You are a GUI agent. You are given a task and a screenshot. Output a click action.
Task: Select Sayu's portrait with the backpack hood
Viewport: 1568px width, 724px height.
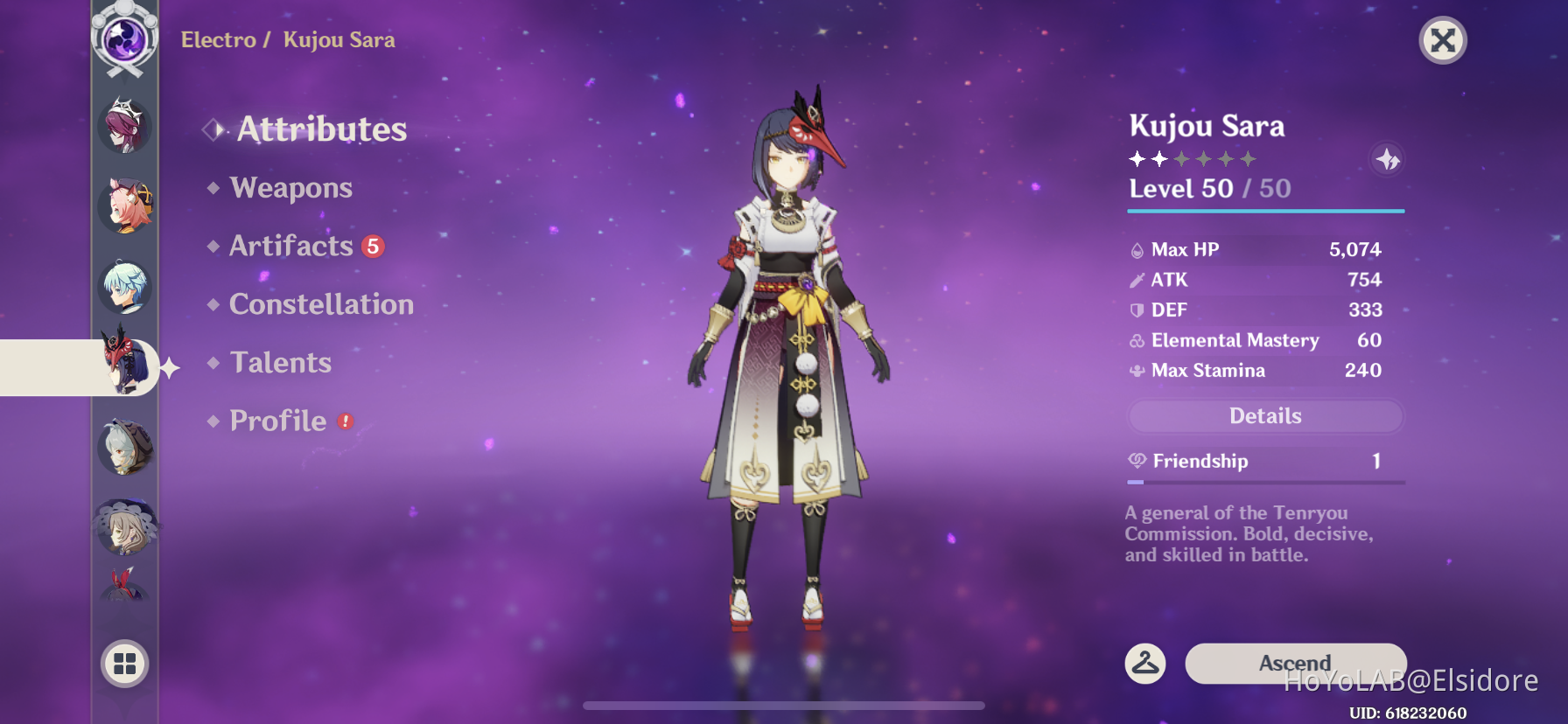[x=124, y=449]
